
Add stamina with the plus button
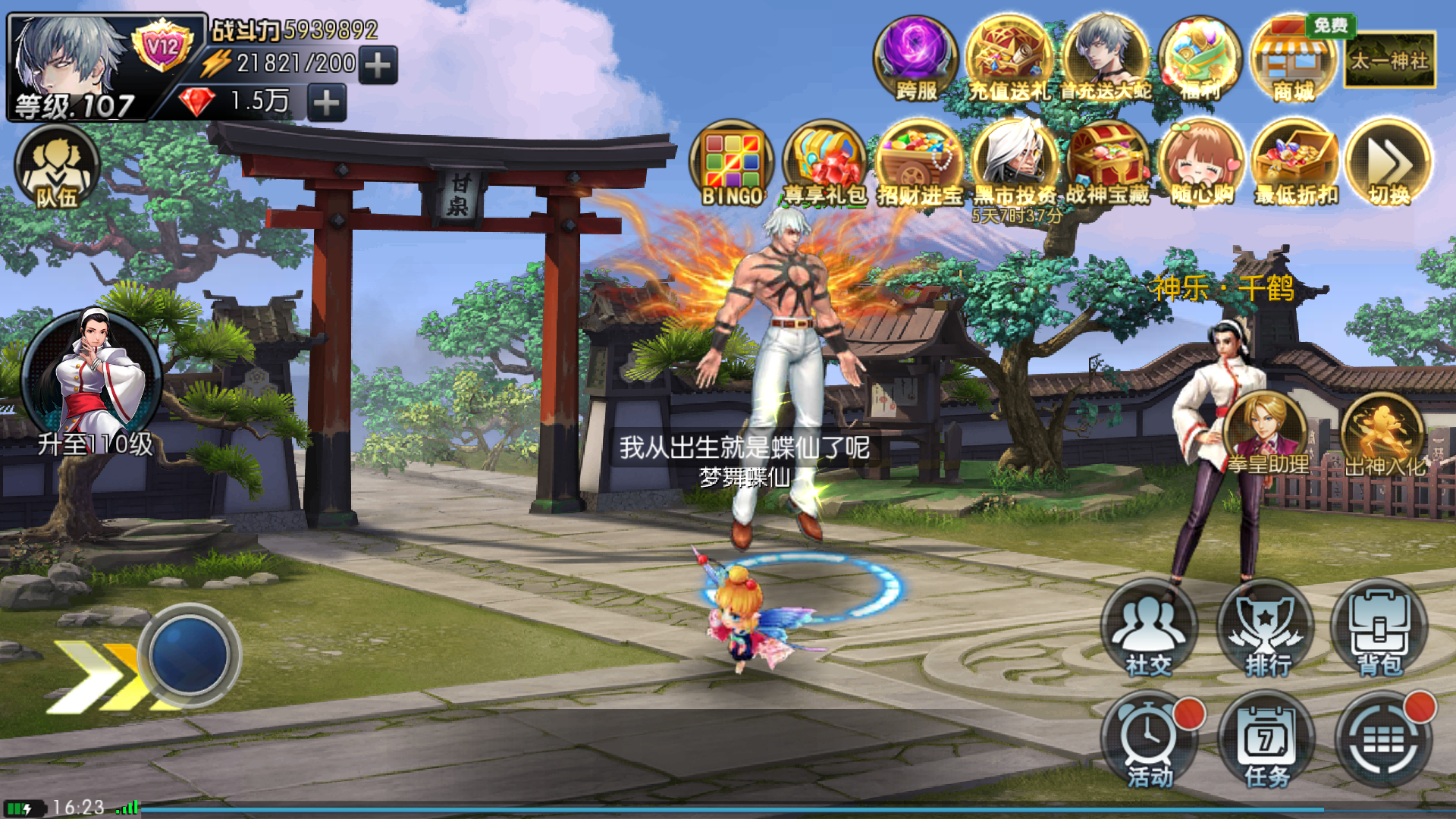tap(378, 65)
